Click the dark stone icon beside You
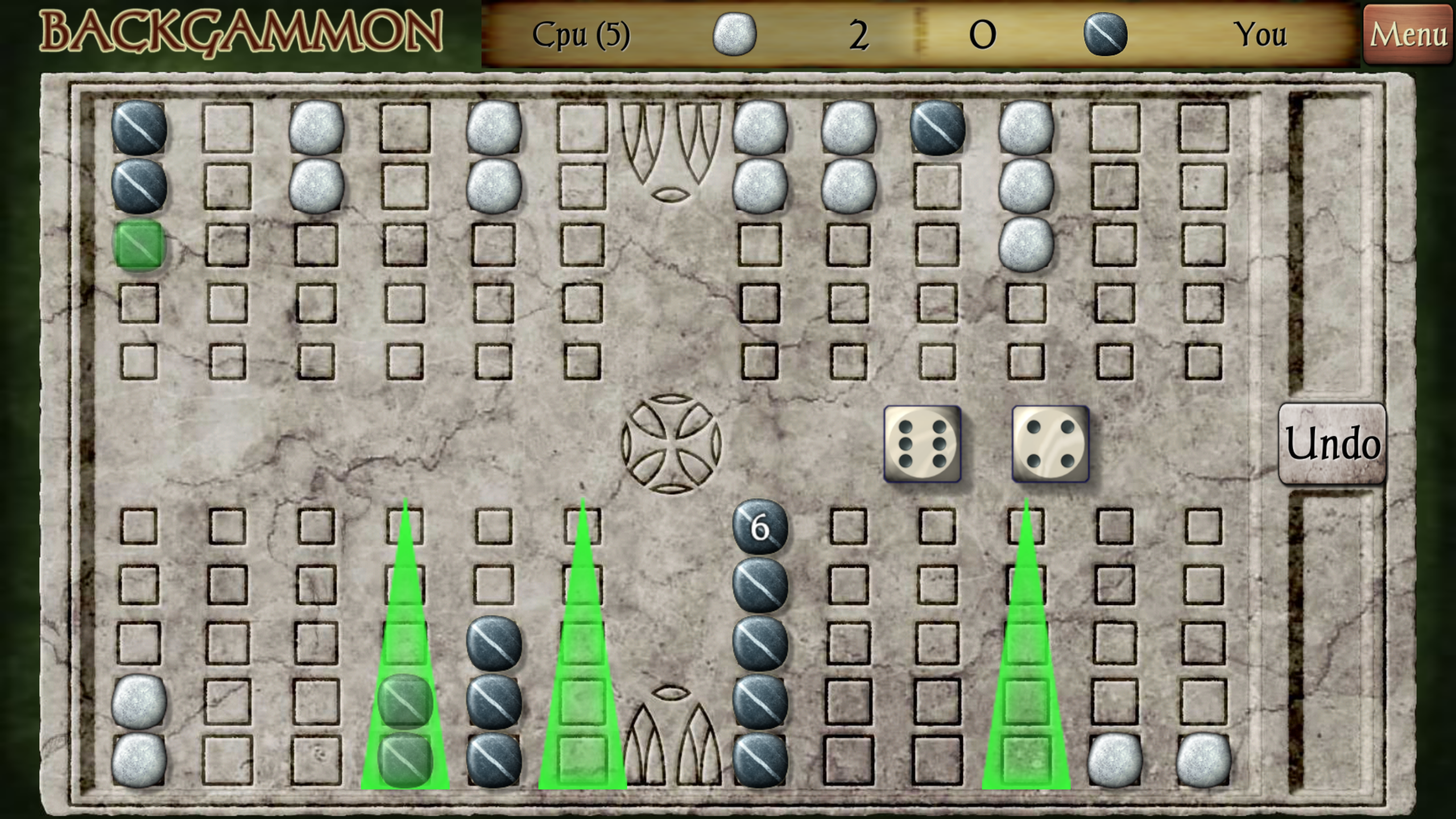 [1109, 34]
